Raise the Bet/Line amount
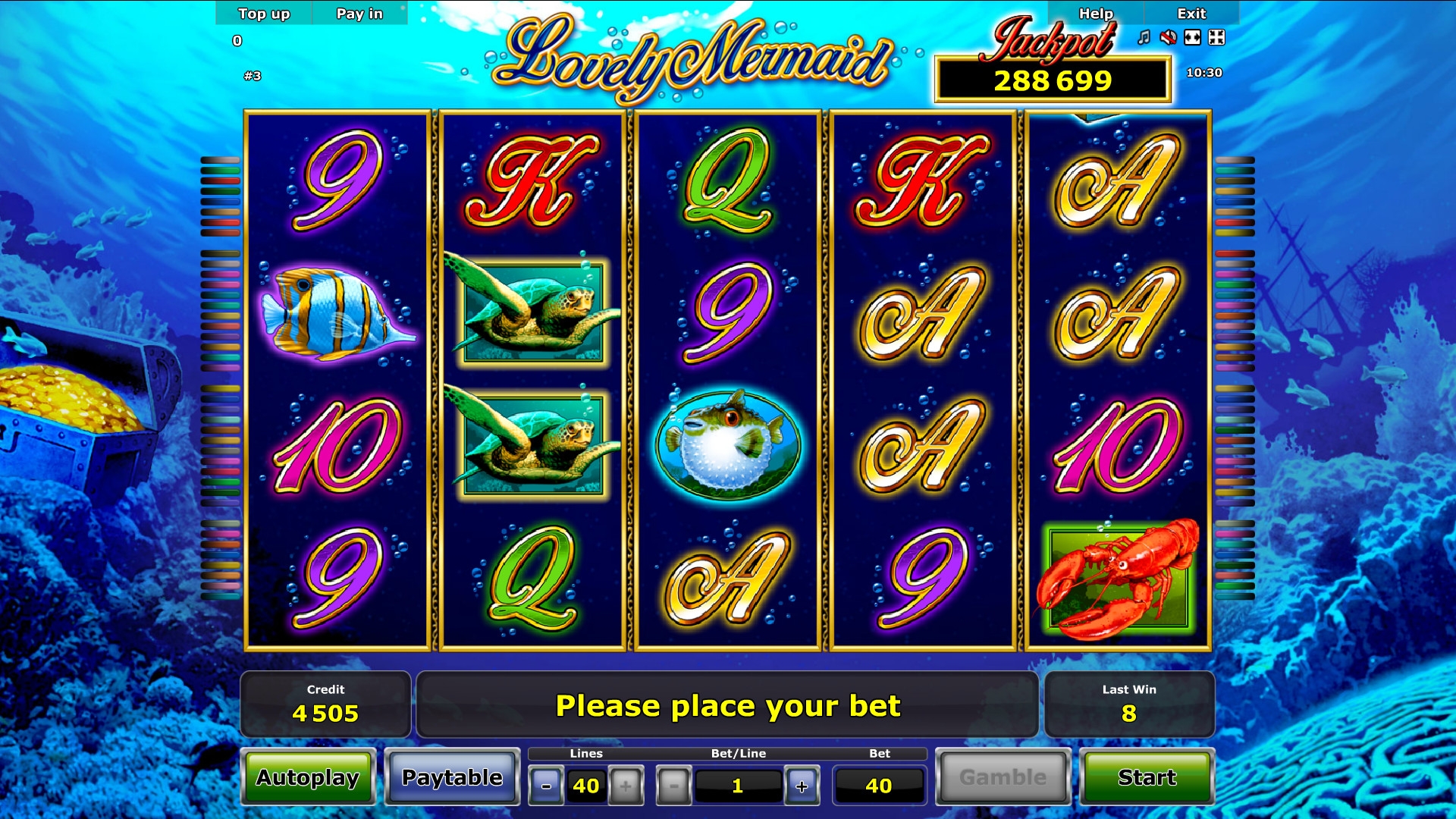Screen dimensions: 1456x819 click(x=802, y=786)
